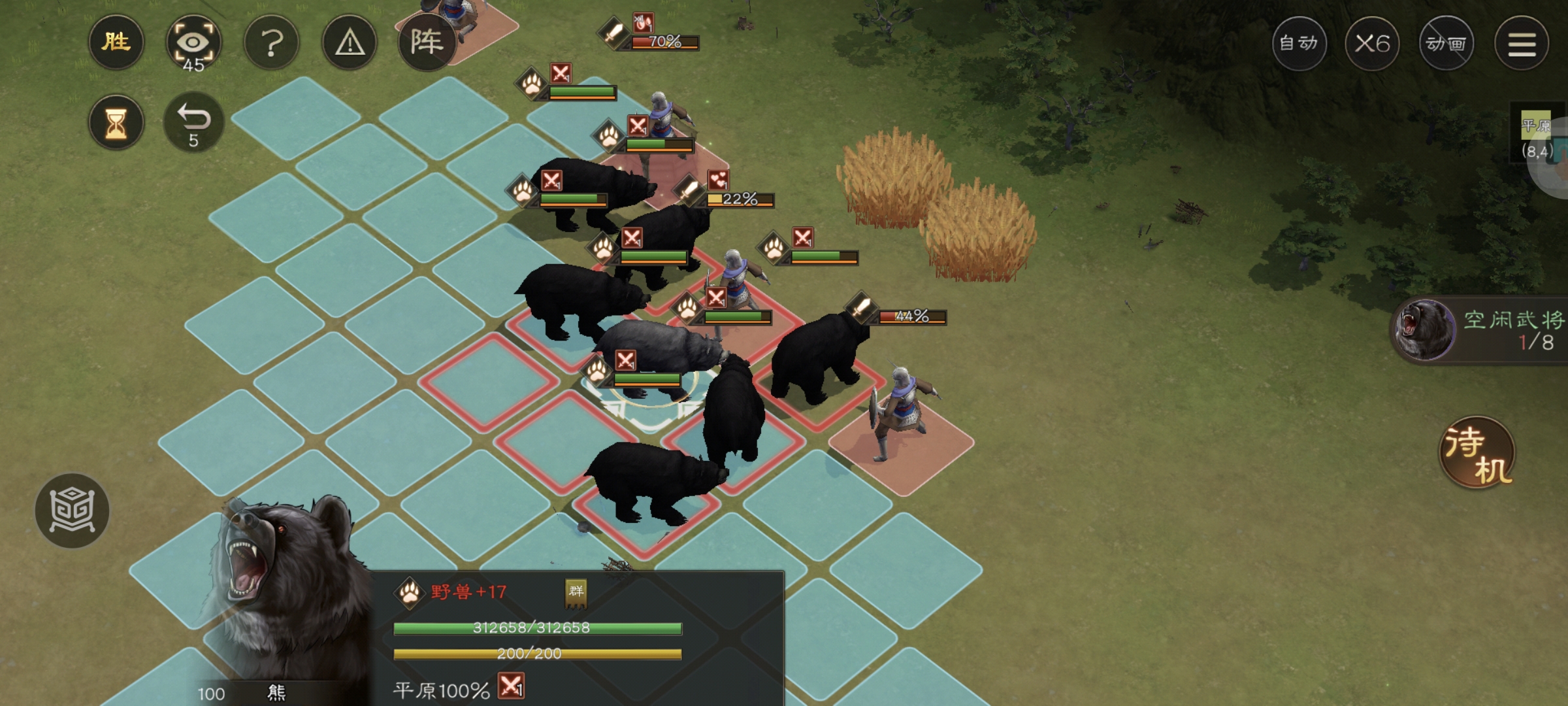
Task: Open the formation 阵 button
Action: pos(427,43)
